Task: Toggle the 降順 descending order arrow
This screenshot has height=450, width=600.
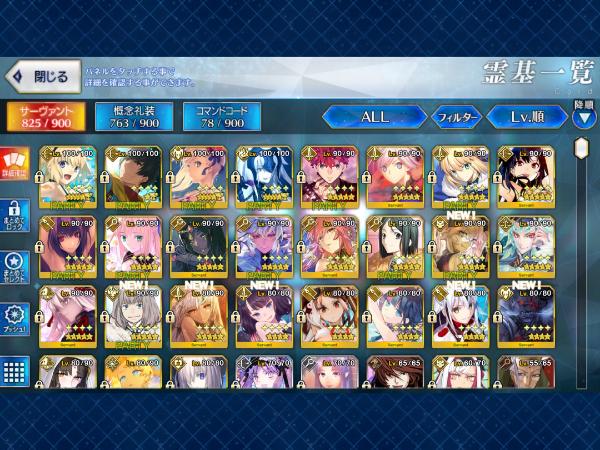Action: pos(584,117)
